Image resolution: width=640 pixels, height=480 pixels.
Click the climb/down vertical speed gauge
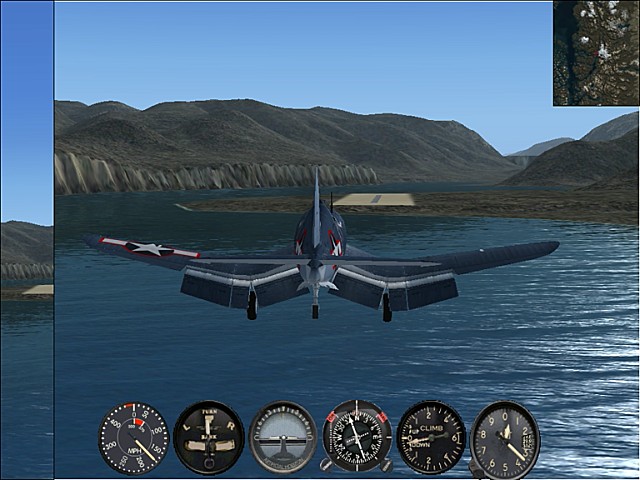click(x=431, y=437)
